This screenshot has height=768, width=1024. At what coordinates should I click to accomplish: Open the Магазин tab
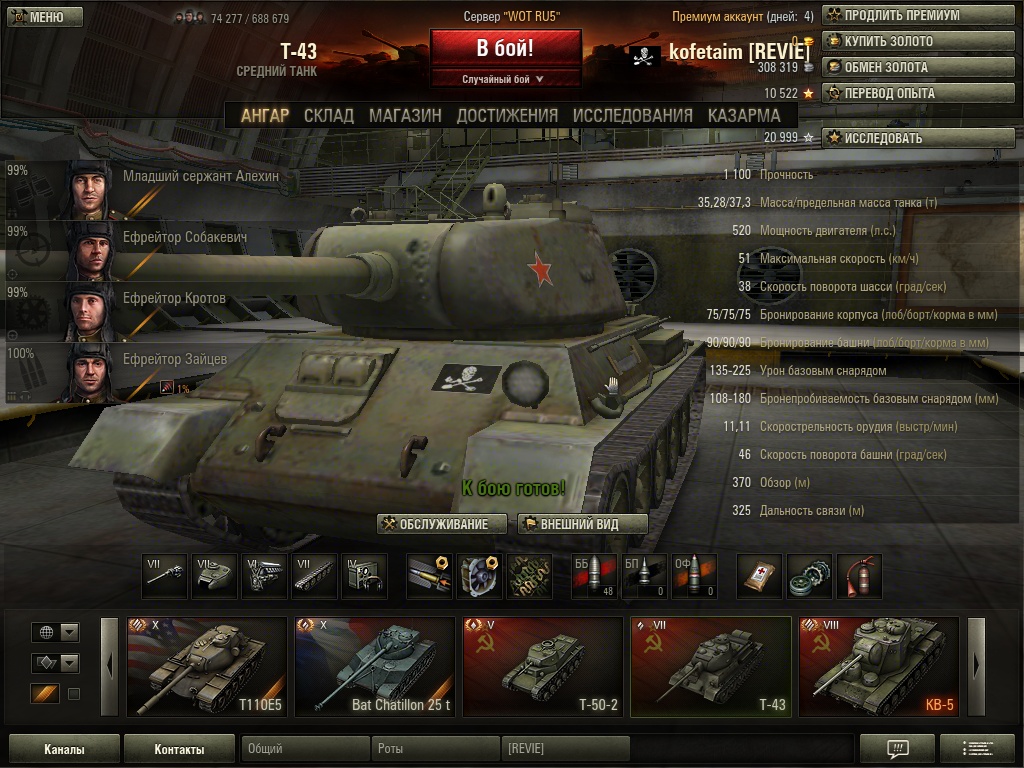[x=405, y=115]
